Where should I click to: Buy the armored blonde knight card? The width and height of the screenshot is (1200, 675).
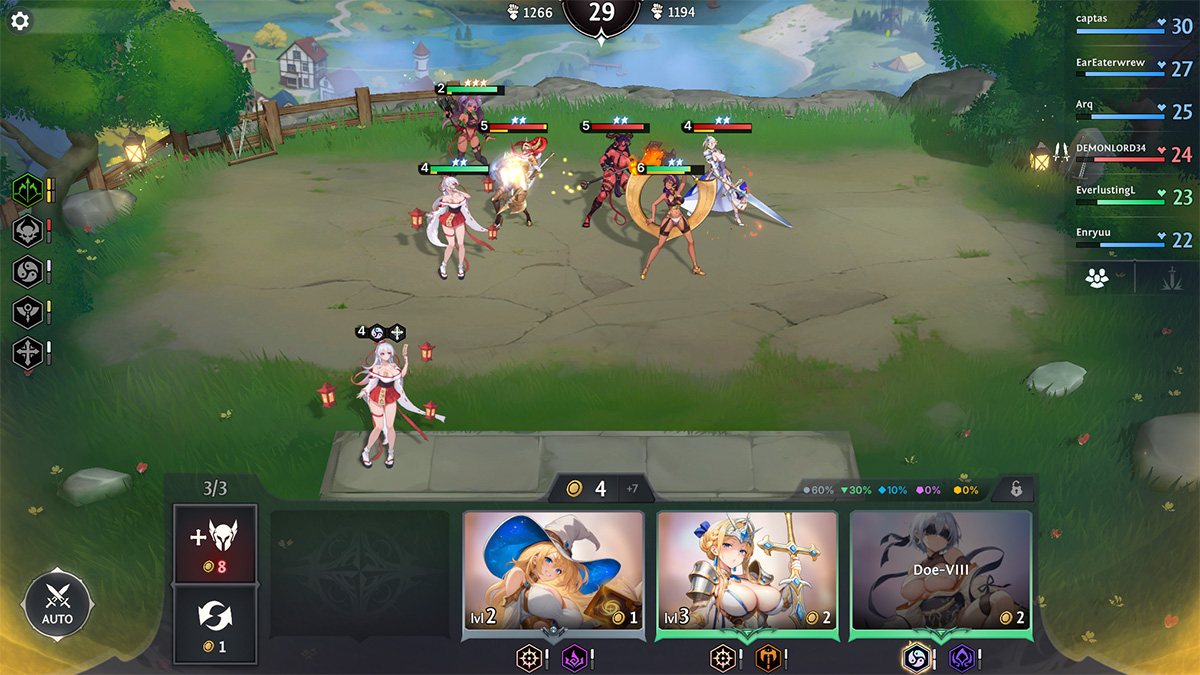pos(747,572)
